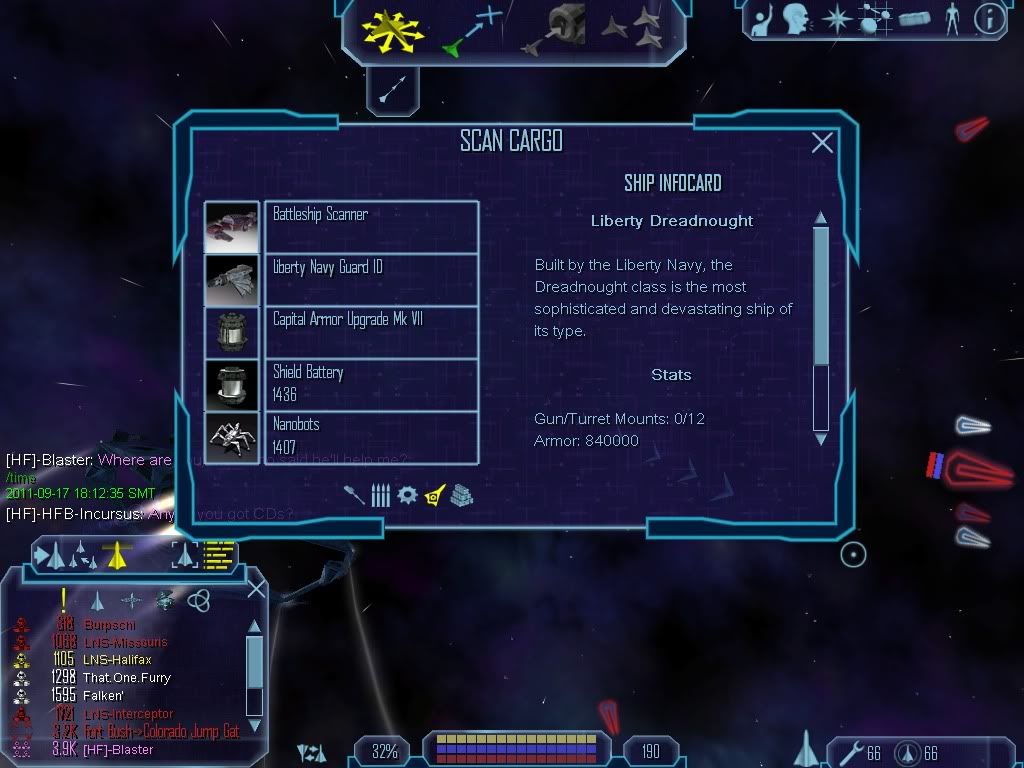Activate the Join Formation maneuver icon
Screen dimensions: 1024x768
point(635,30)
